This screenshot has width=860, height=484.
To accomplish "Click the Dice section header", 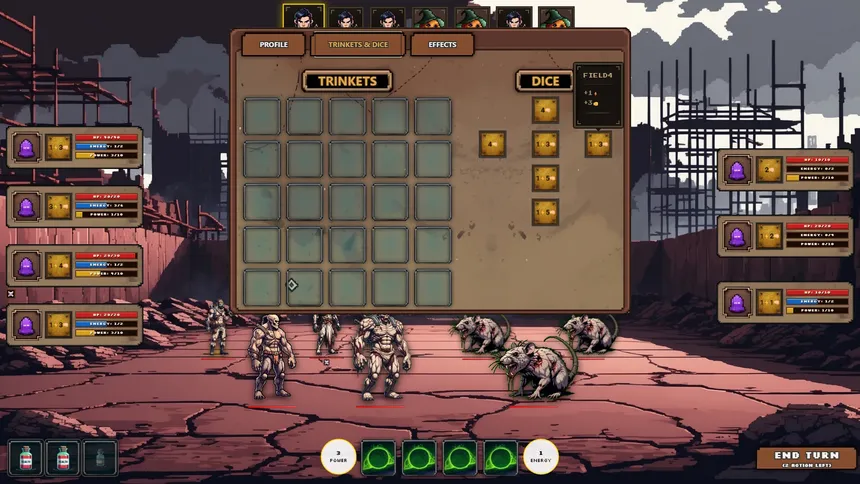I will 545,81.
